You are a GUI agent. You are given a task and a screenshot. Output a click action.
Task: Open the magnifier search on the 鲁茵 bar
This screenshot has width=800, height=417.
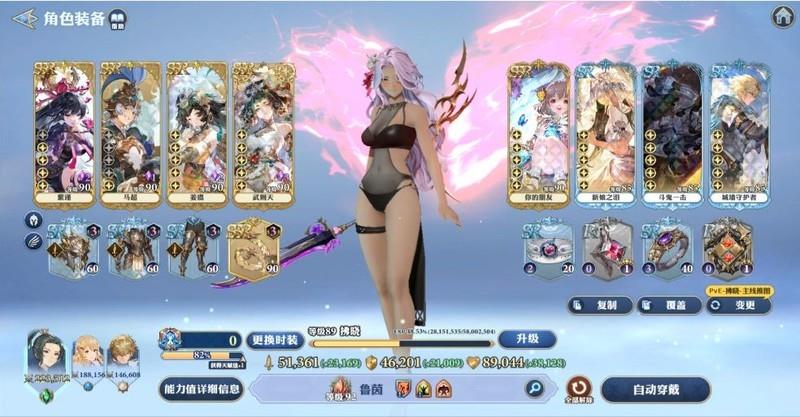click(x=536, y=388)
